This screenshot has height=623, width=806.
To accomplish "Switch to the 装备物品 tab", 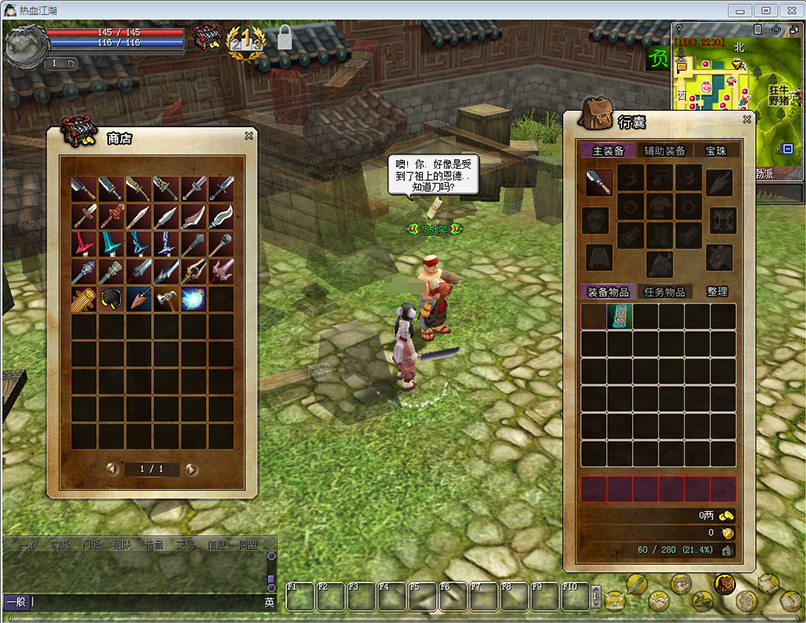I will [608, 292].
